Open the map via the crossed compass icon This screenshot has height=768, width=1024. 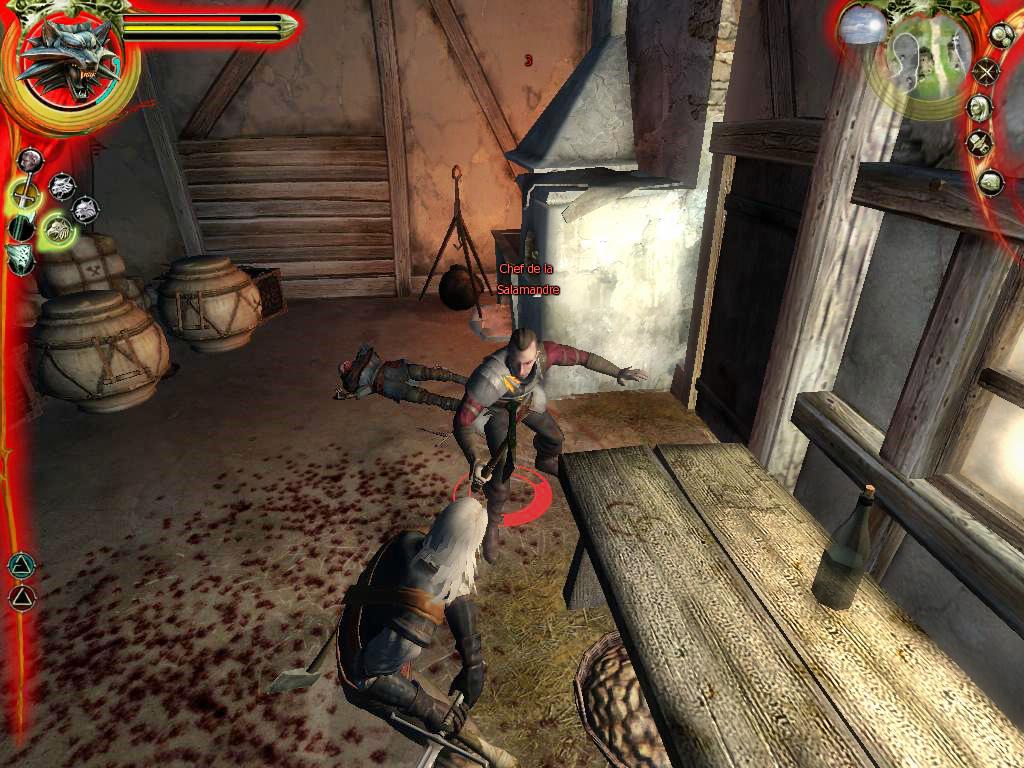coord(987,71)
